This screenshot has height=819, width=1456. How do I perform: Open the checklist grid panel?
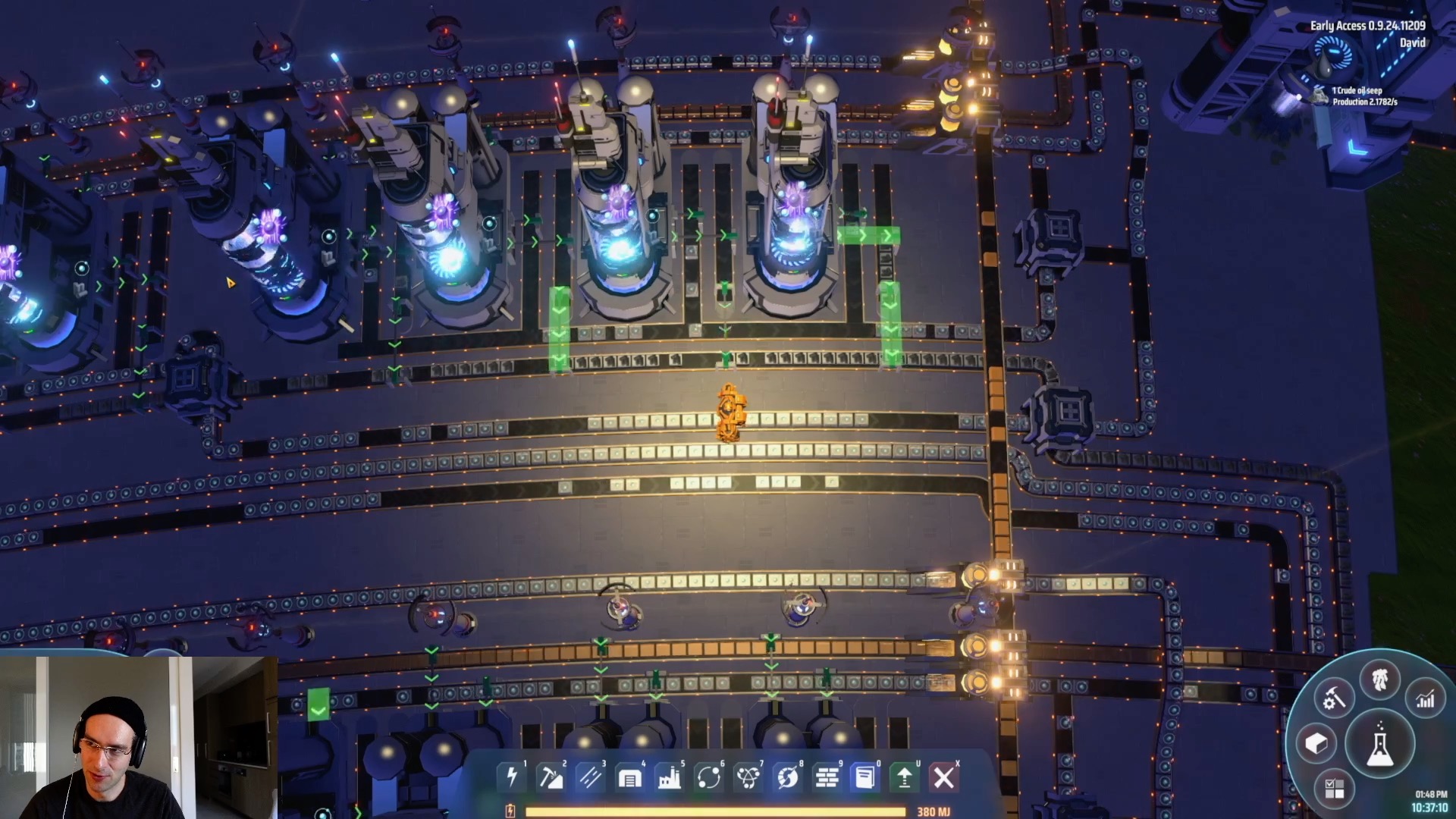(1334, 789)
